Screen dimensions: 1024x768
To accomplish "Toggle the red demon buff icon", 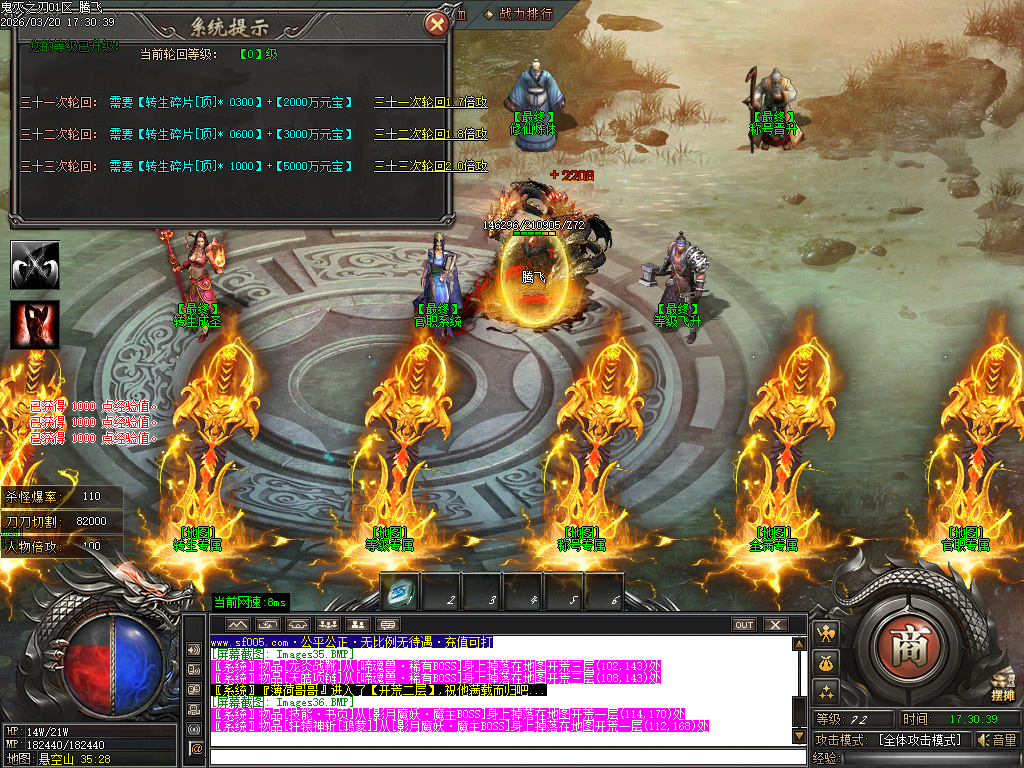I will (35, 325).
